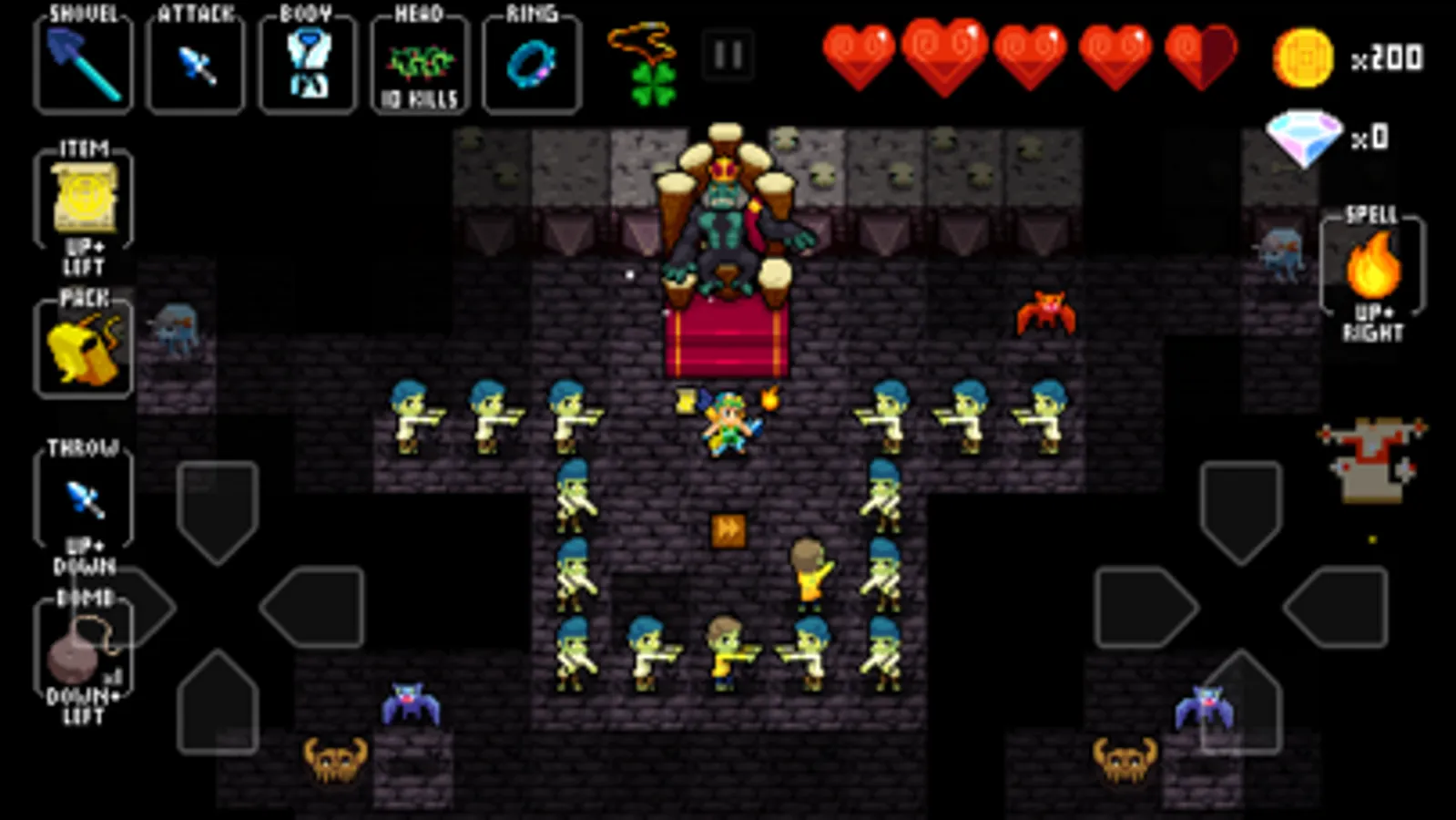Select the Body armor slot

tap(307, 64)
